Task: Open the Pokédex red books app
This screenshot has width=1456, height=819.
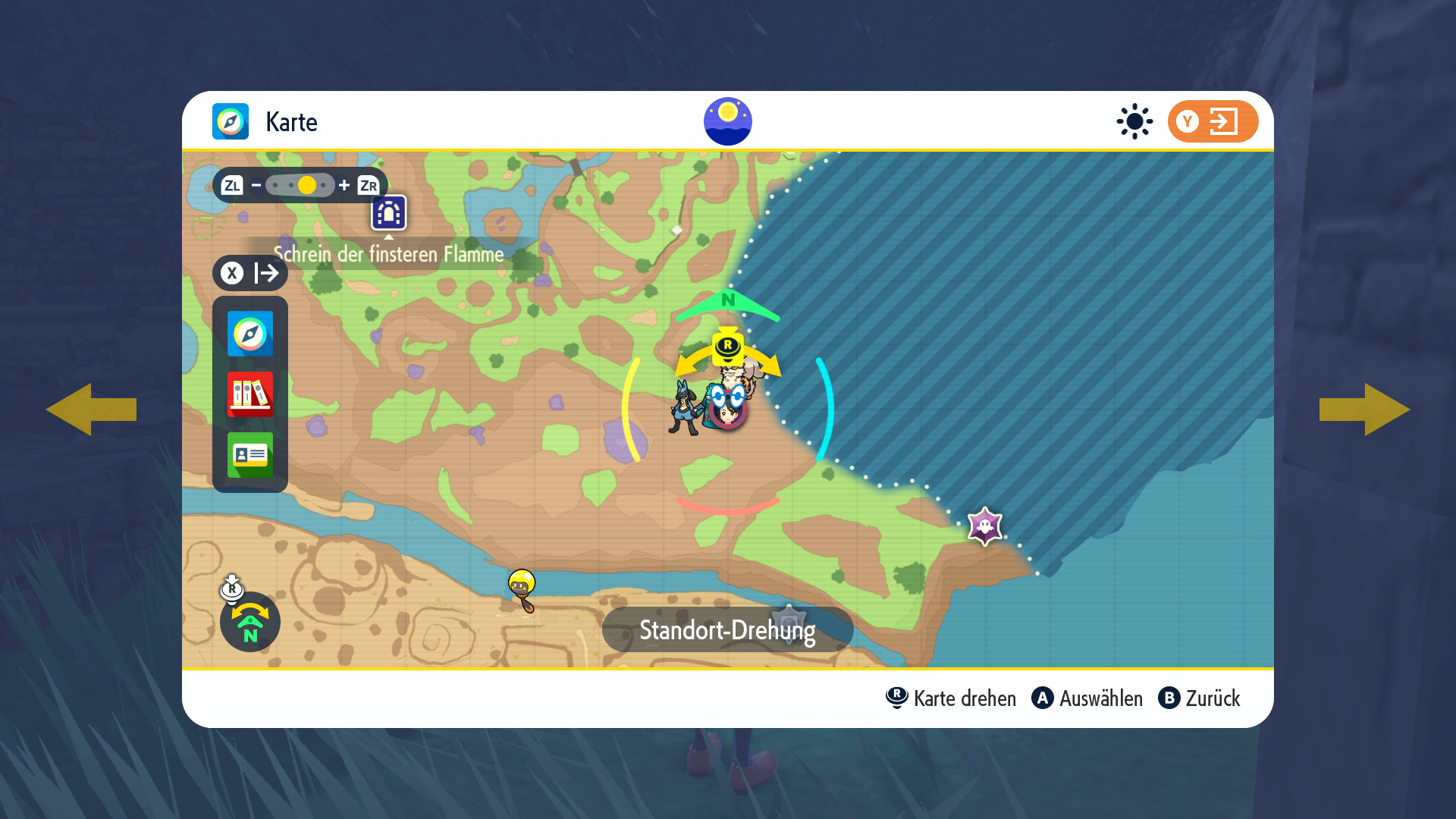Action: click(x=249, y=394)
